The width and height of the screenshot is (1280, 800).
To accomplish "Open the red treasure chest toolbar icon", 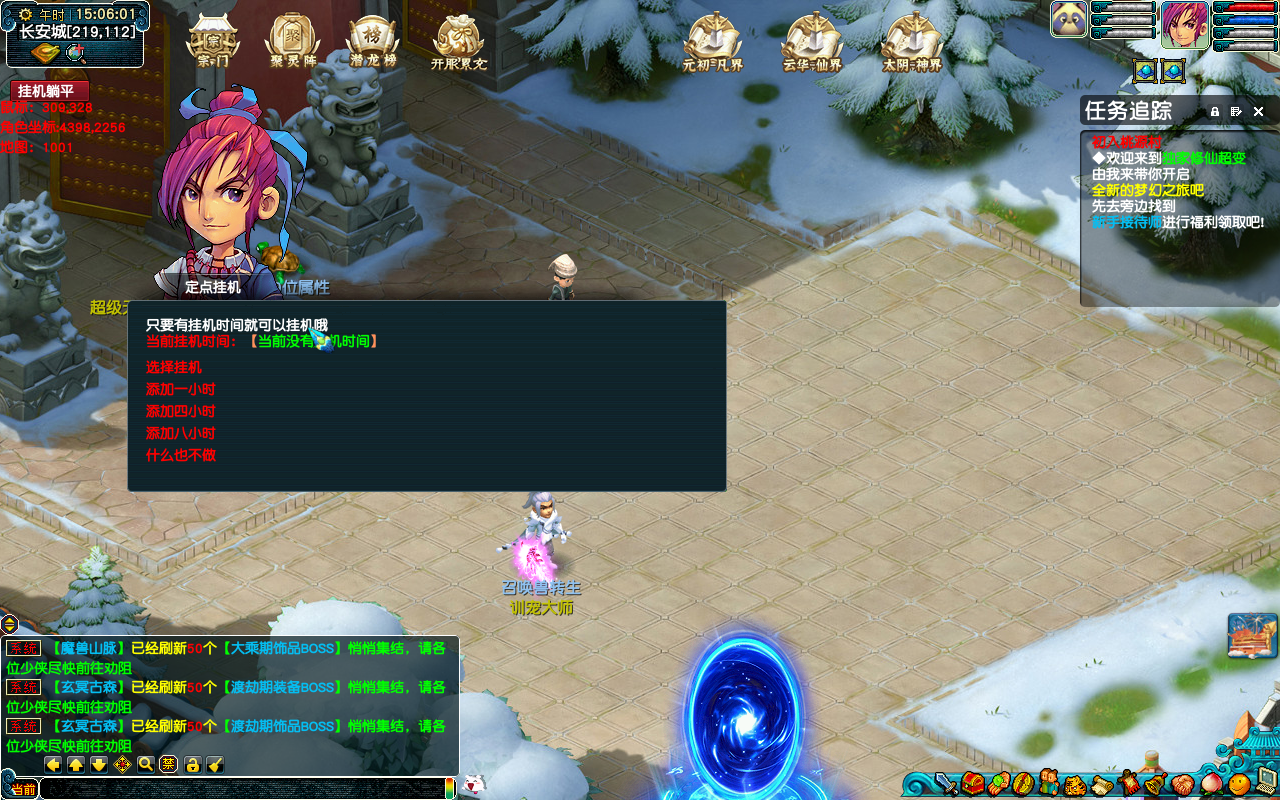I will 973,783.
